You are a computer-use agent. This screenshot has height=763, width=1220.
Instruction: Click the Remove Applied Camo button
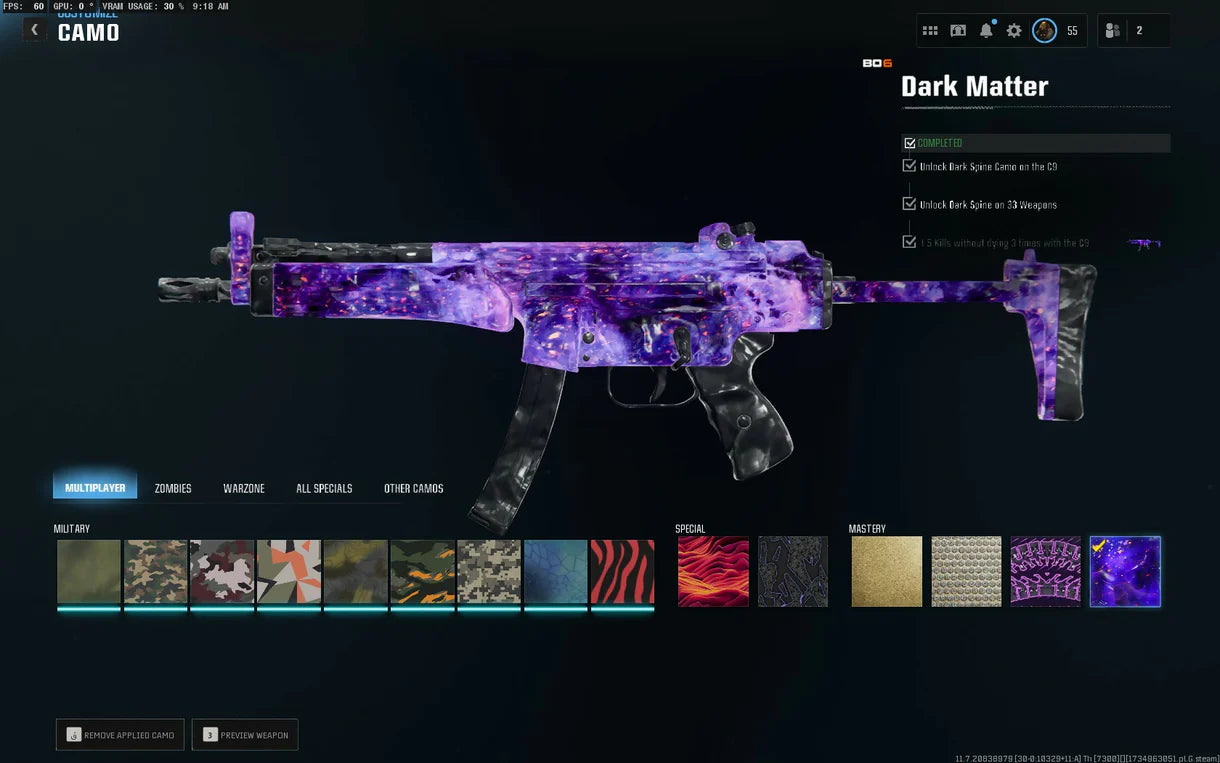(x=120, y=735)
